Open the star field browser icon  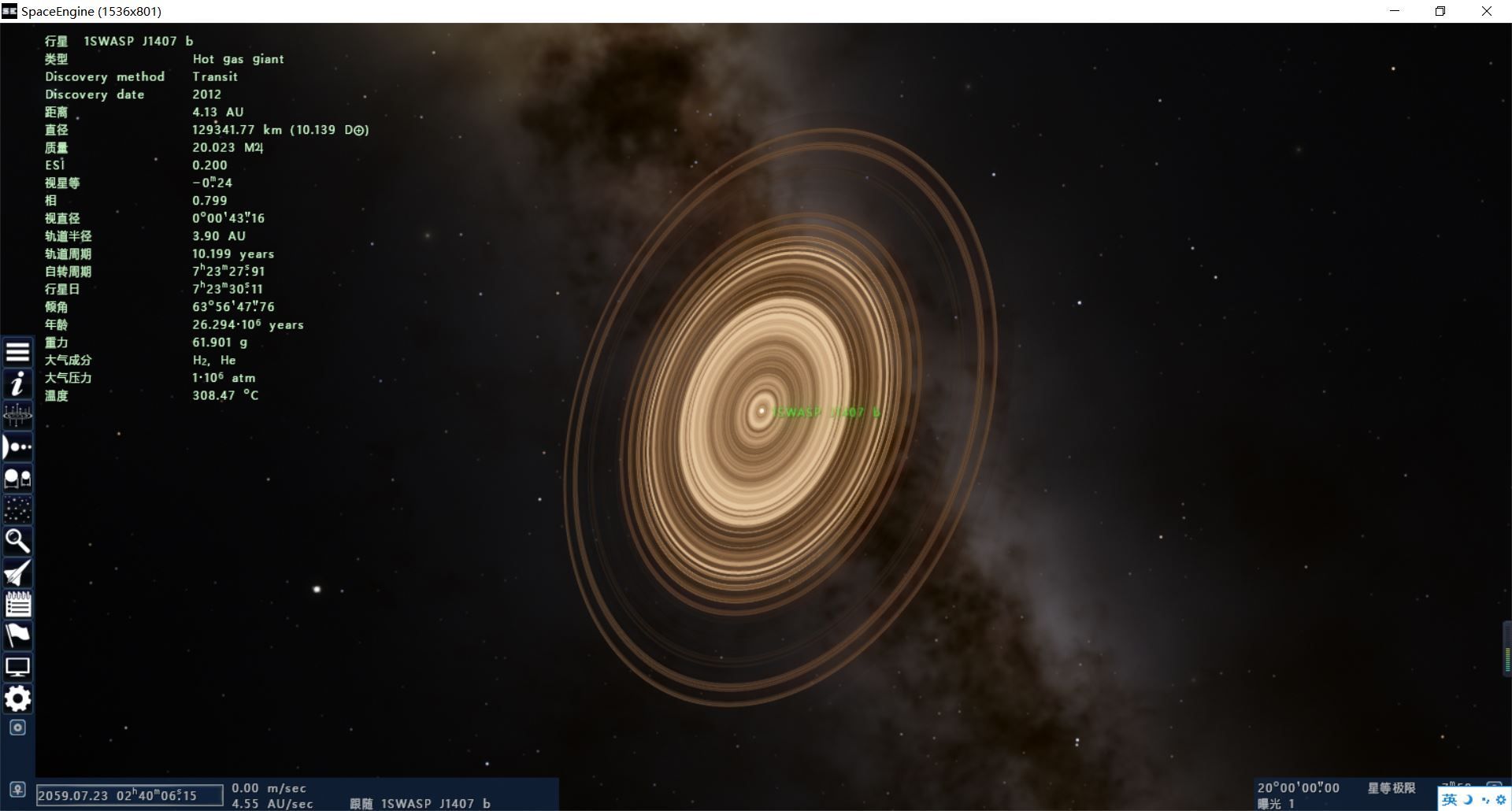coord(17,509)
